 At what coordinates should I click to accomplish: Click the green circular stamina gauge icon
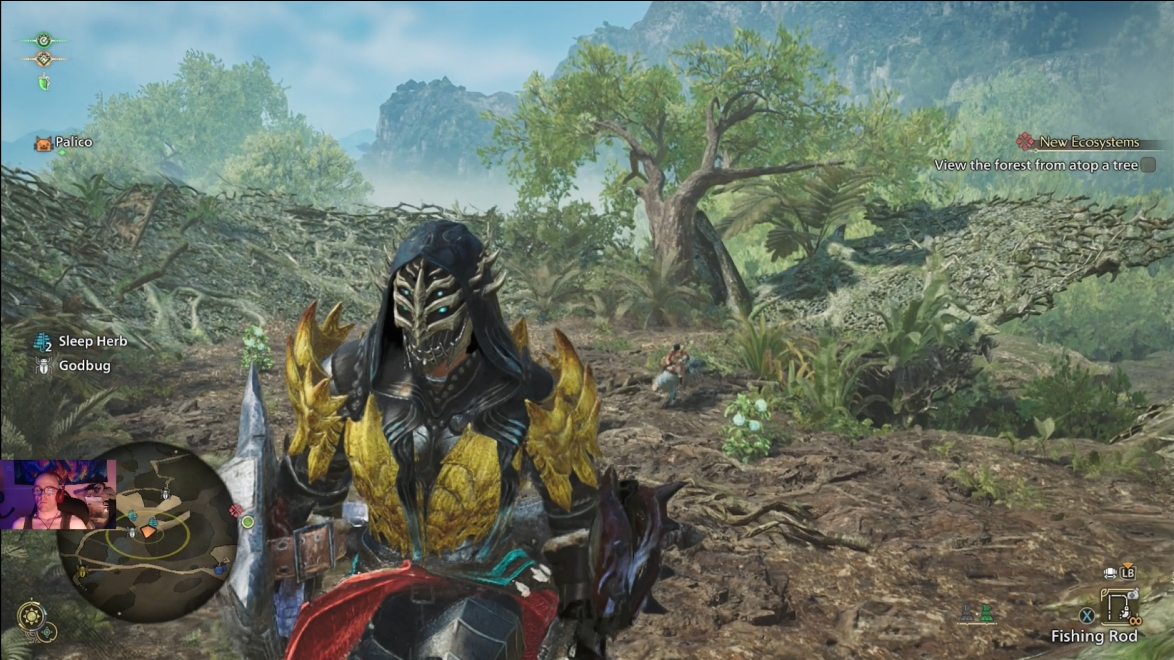[x=43, y=41]
